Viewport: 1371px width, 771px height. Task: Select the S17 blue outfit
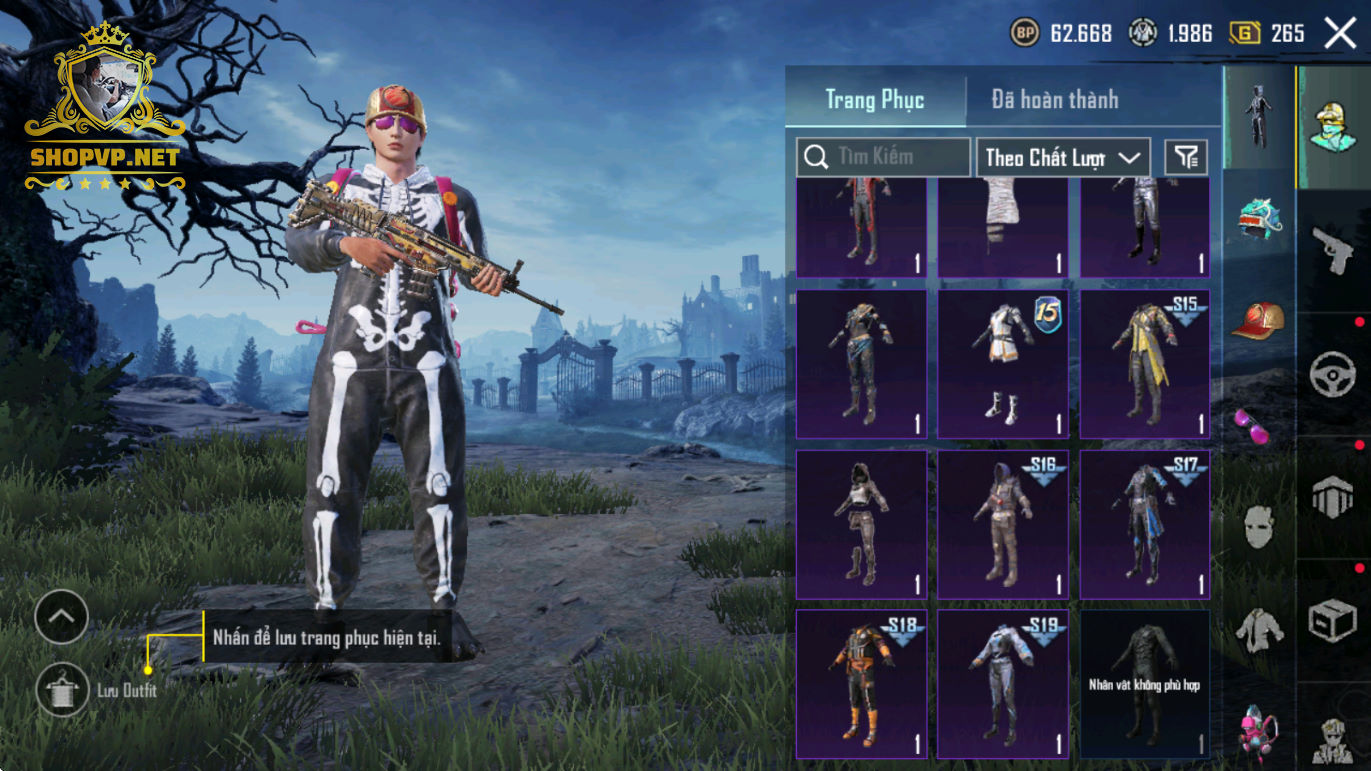point(1144,524)
